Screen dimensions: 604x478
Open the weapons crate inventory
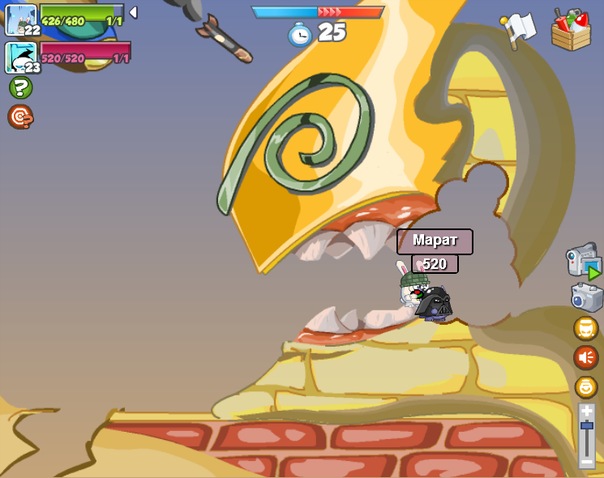point(571,29)
